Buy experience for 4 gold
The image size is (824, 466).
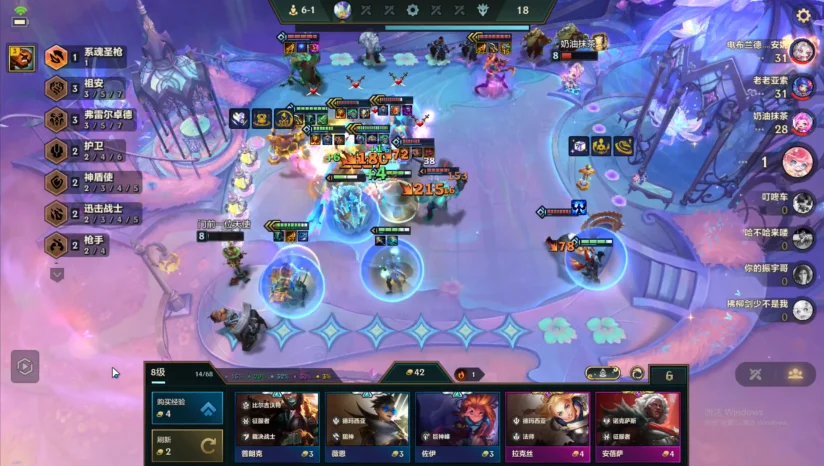[187, 408]
